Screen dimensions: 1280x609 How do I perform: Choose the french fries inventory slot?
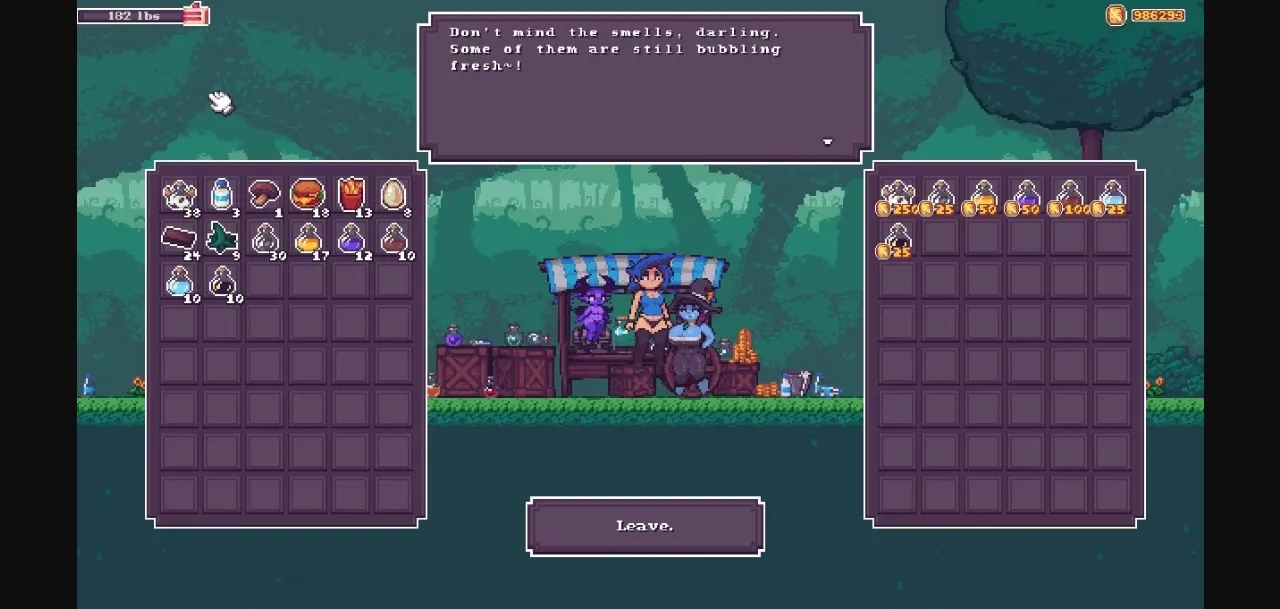[x=351, y=194]
